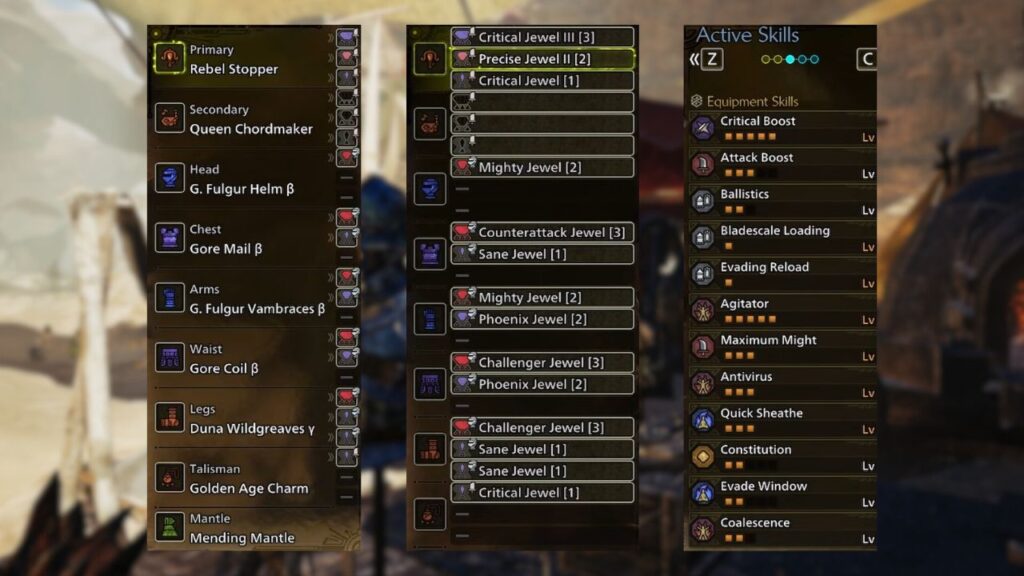Select the Bladescale Loading skill
The image size is (1024, 576).
click(782, 237)
